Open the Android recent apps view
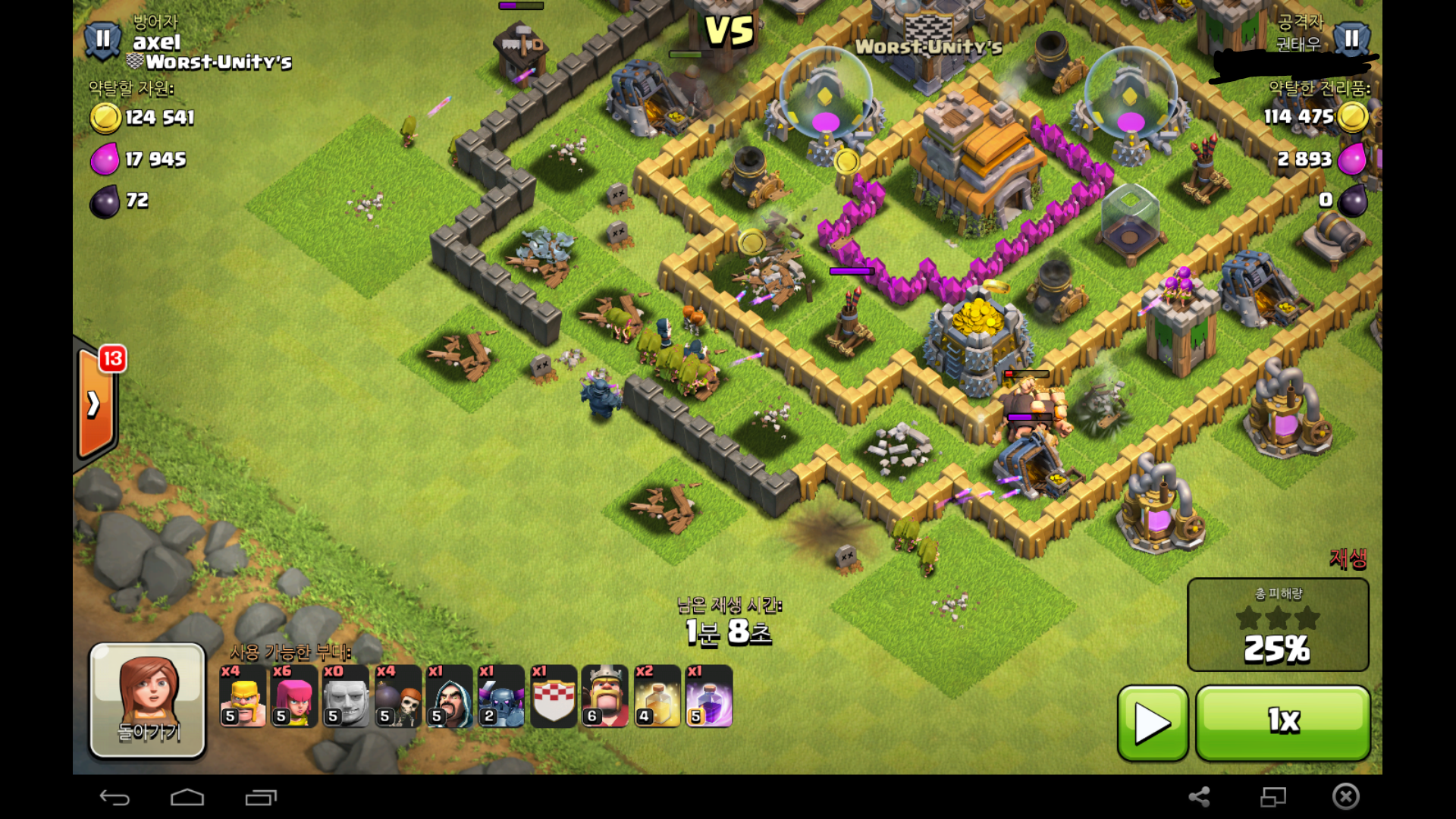 pyautogui.click(x=261, y=797)
